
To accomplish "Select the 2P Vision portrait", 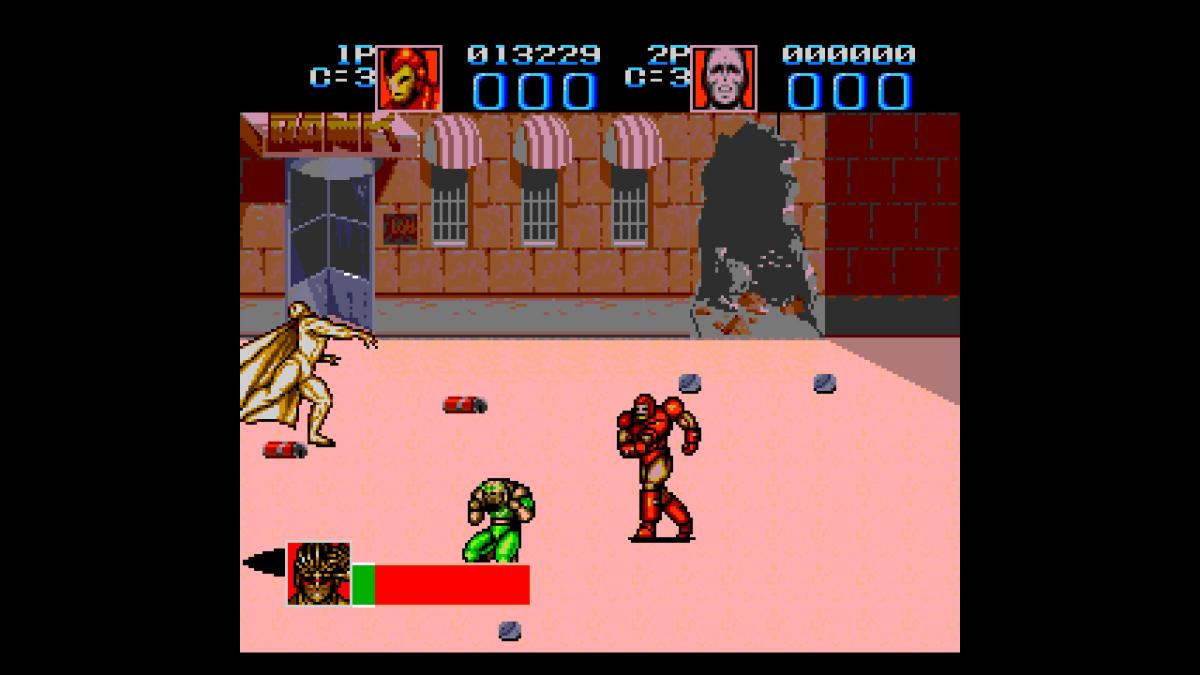I will point(724,78).
